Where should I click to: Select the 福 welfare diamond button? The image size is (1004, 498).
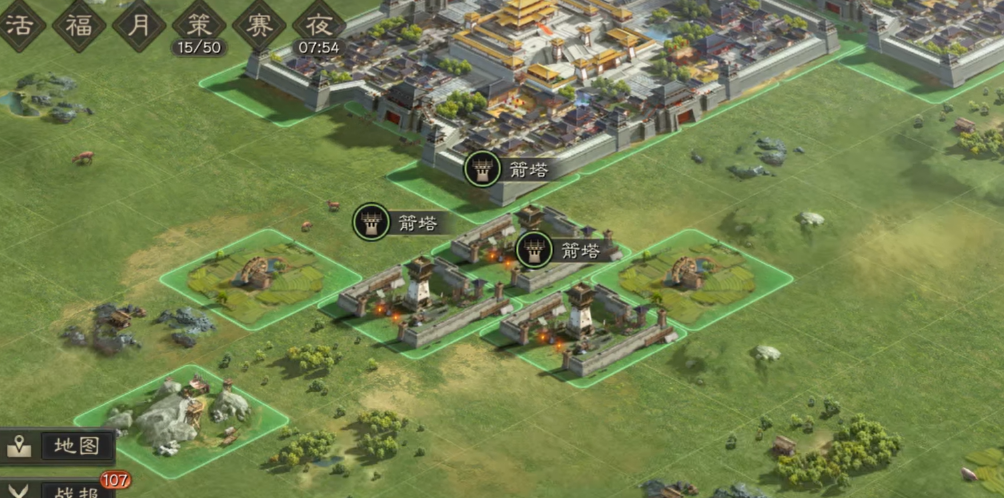tap(79, 23)
